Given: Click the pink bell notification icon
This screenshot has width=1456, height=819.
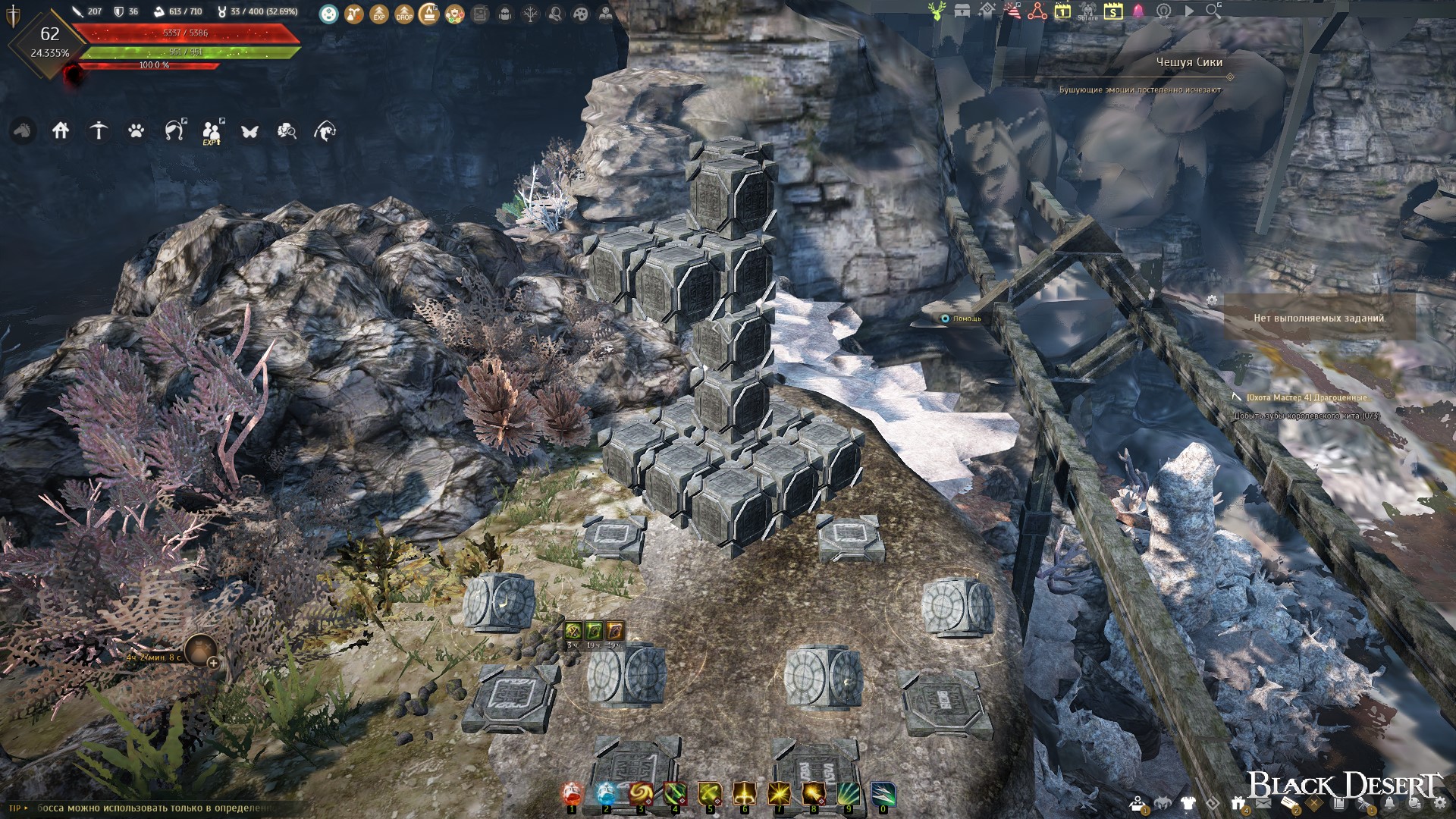Looking at the screenshot, I should (1138, 11).
